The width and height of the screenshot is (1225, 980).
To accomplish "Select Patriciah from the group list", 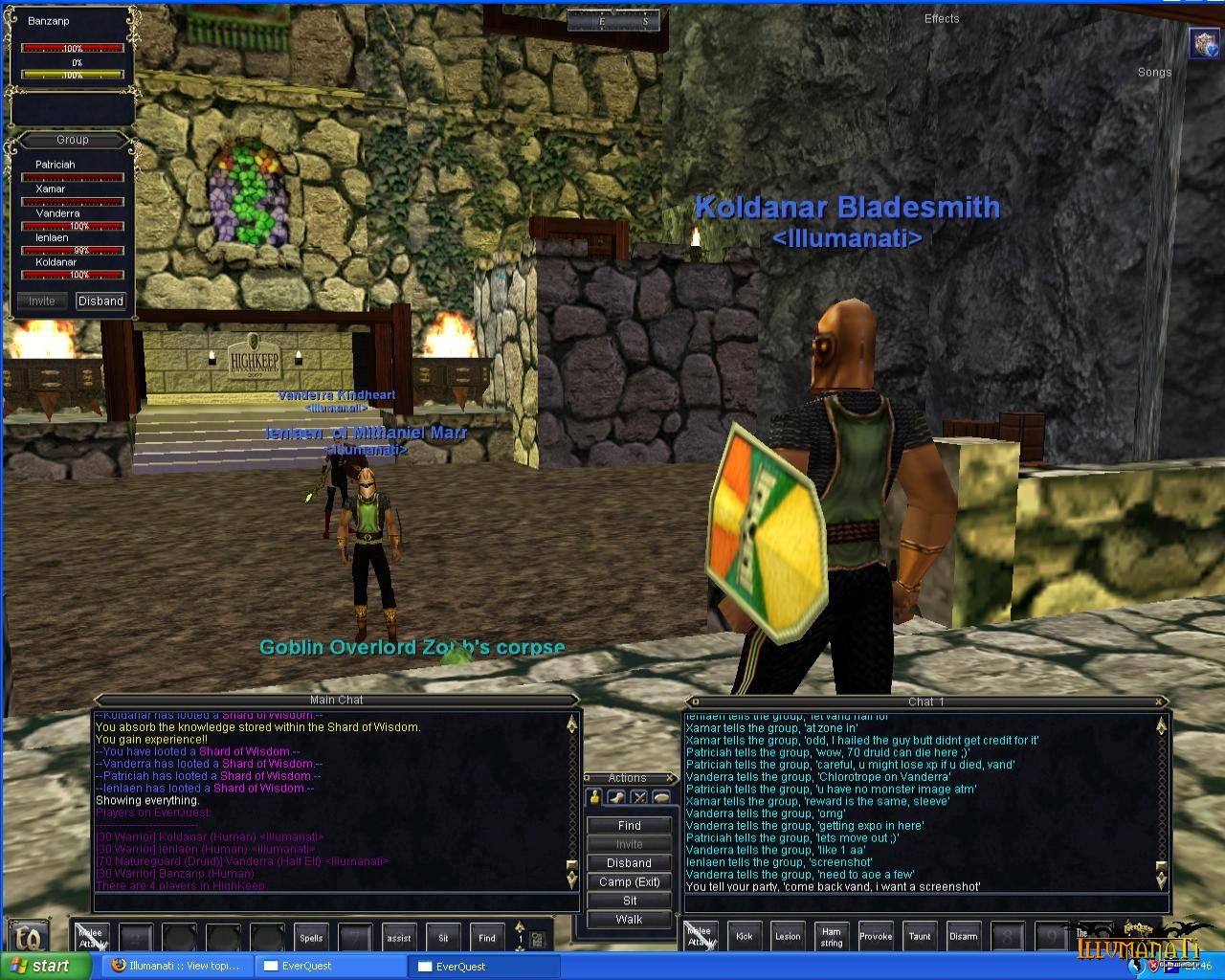I will click(x=56, y=165).
